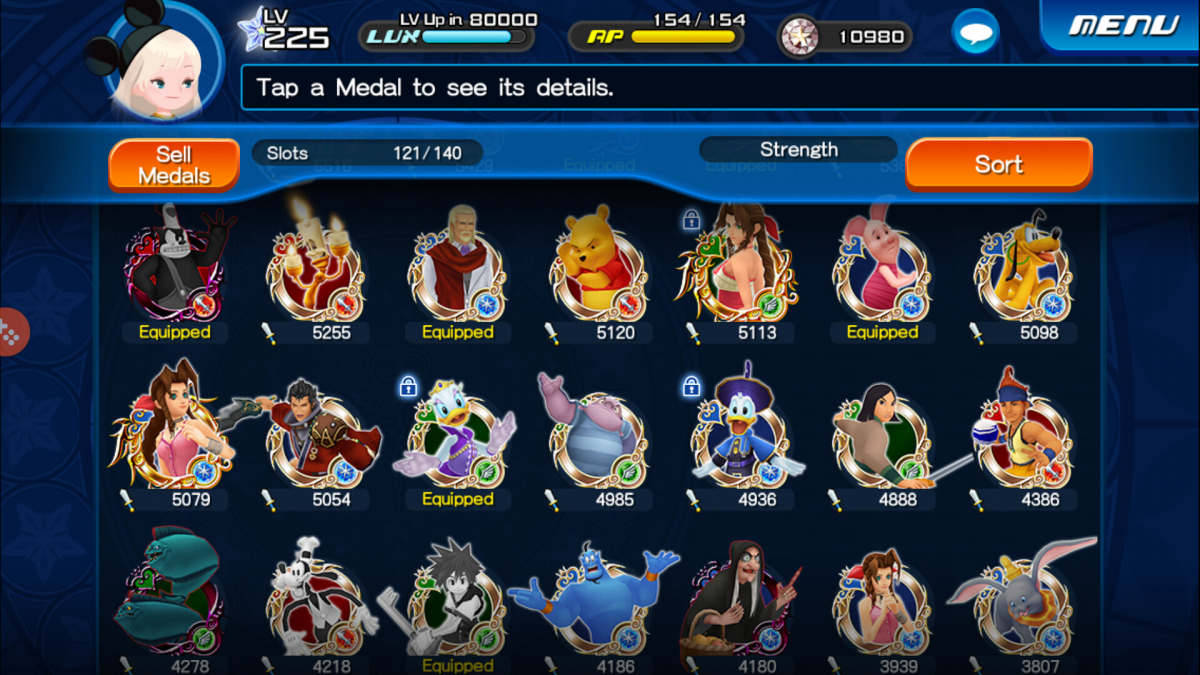The image size is (1200, 675).
Task: Open the Sort options
Action: (x=998, y=164)
